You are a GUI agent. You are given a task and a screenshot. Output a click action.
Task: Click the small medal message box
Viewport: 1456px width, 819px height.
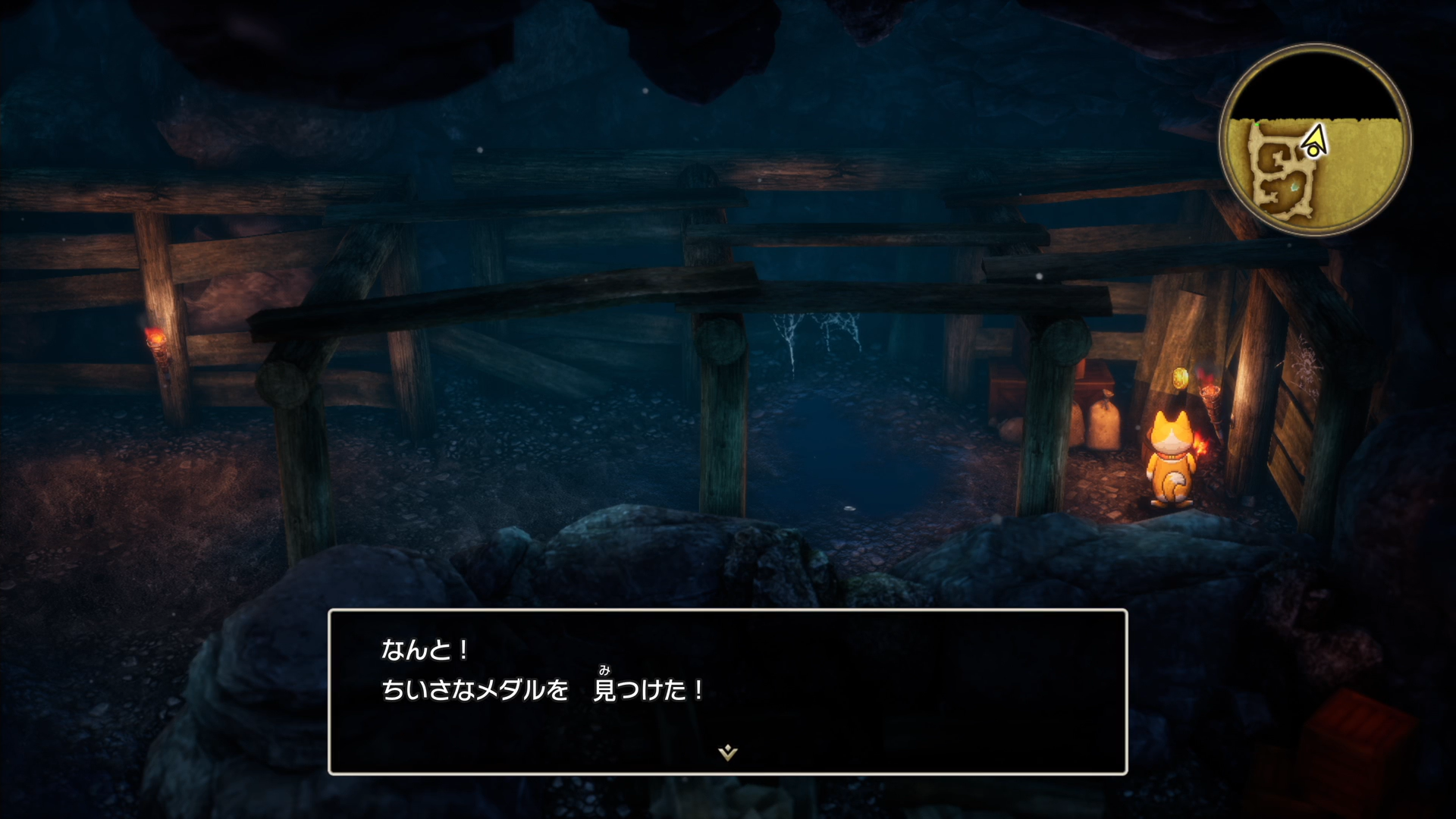tap(727, 691)
